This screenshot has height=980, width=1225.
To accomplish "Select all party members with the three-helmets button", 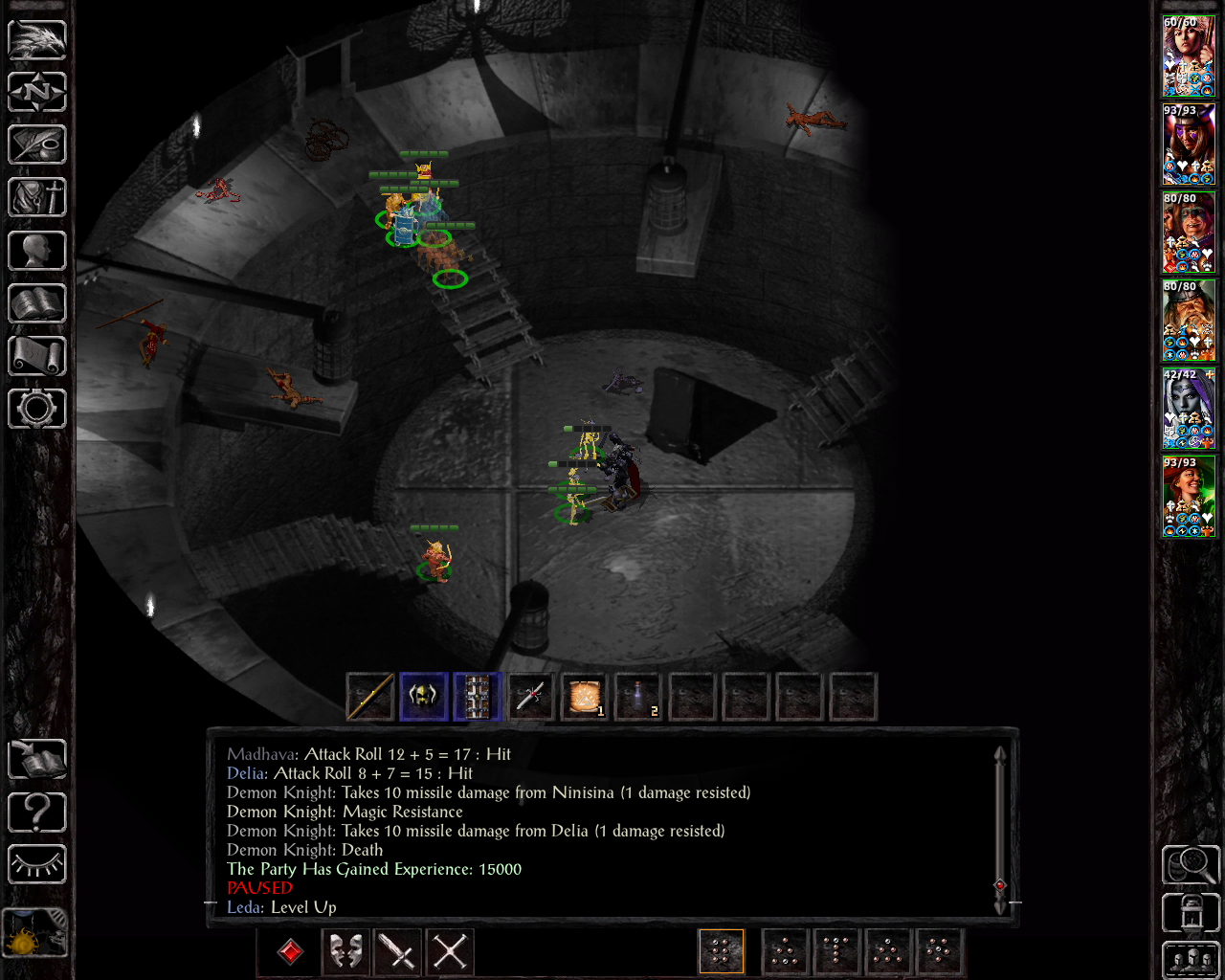I will click(1191, 960).
